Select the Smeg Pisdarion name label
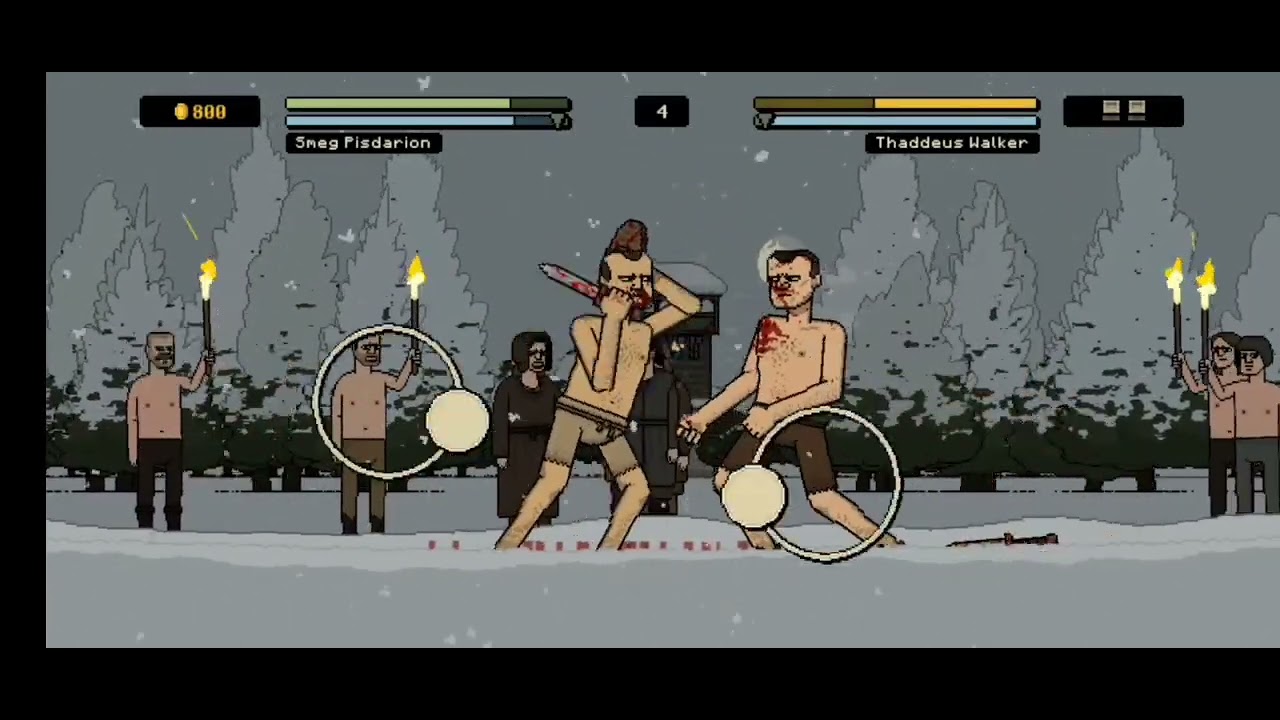1280x720 pixels. coord(362,142)
